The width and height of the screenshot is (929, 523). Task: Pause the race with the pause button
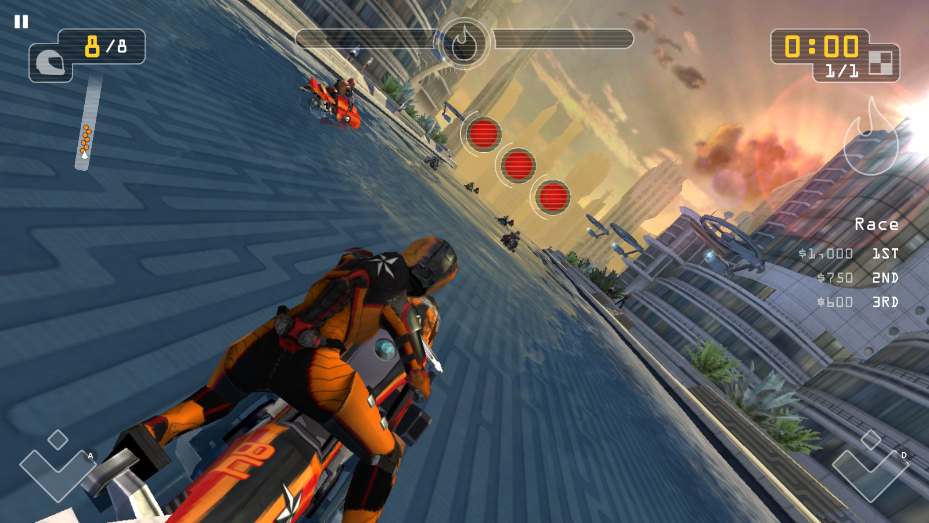(21, 21)
